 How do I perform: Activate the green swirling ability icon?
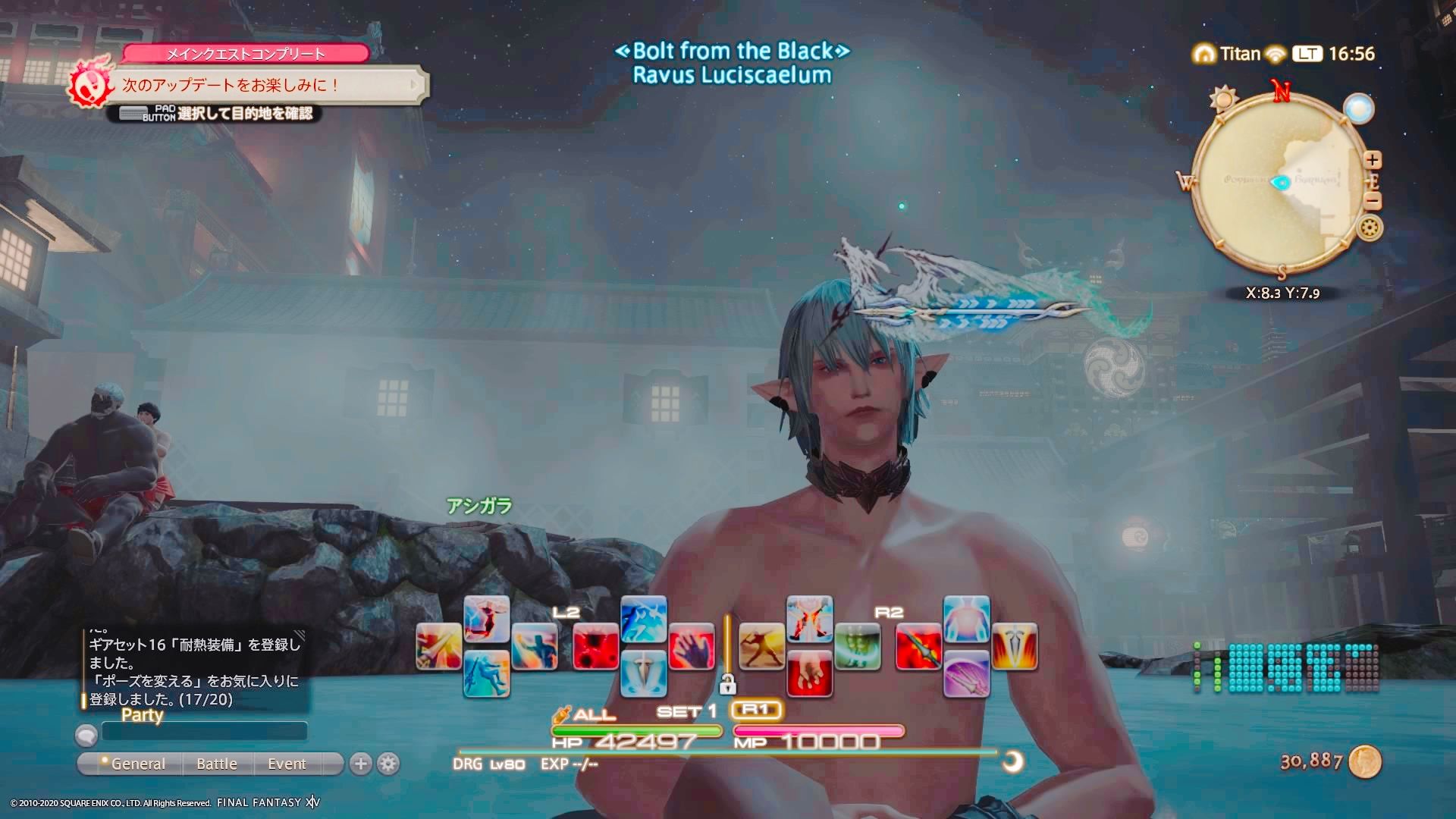tap(858, 646)
